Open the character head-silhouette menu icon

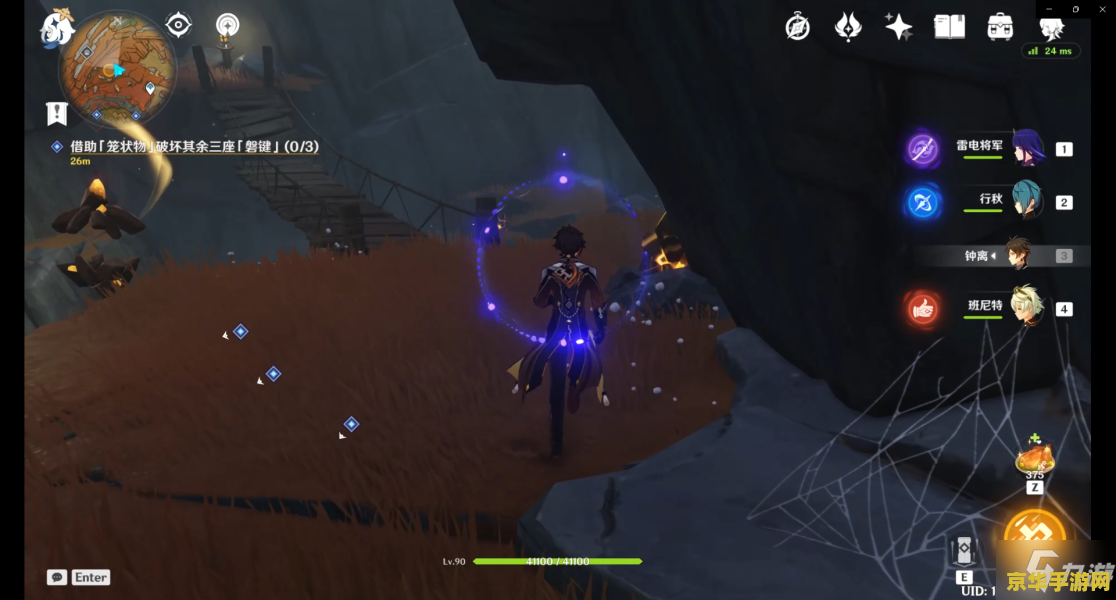pos(1051,27)
